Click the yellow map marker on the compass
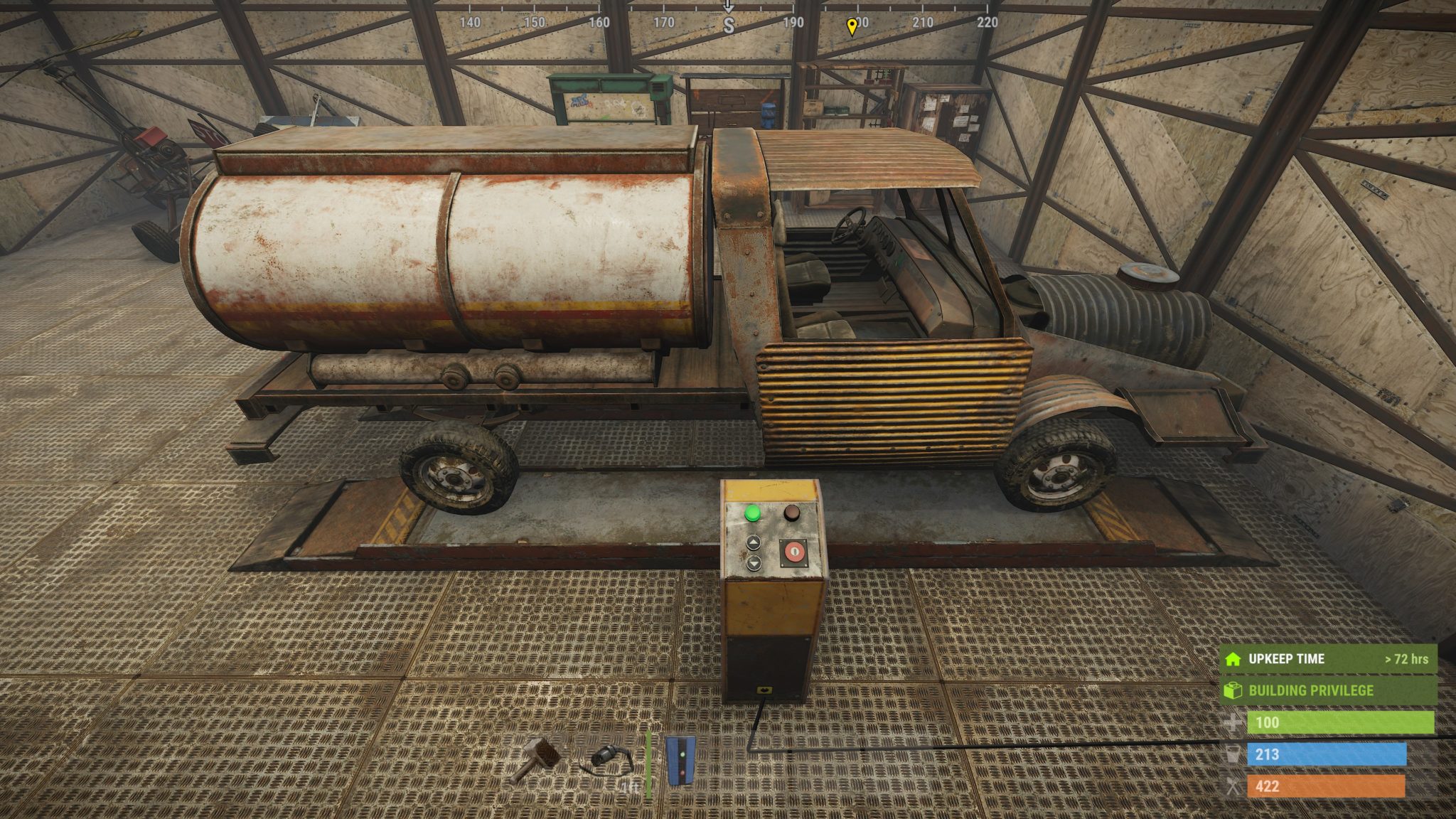 852,27
